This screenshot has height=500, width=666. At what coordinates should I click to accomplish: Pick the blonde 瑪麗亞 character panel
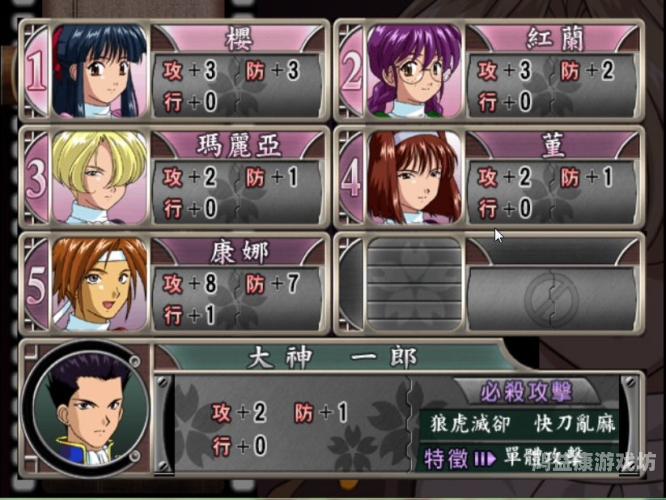[x=98, y=177]
